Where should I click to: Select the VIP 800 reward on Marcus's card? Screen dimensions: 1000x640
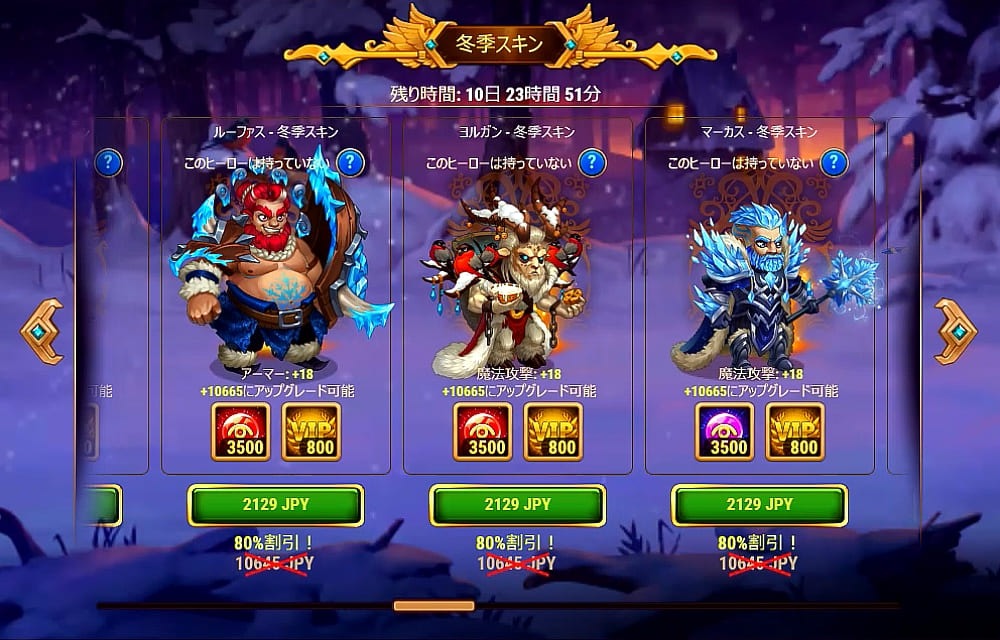(795, 431)
